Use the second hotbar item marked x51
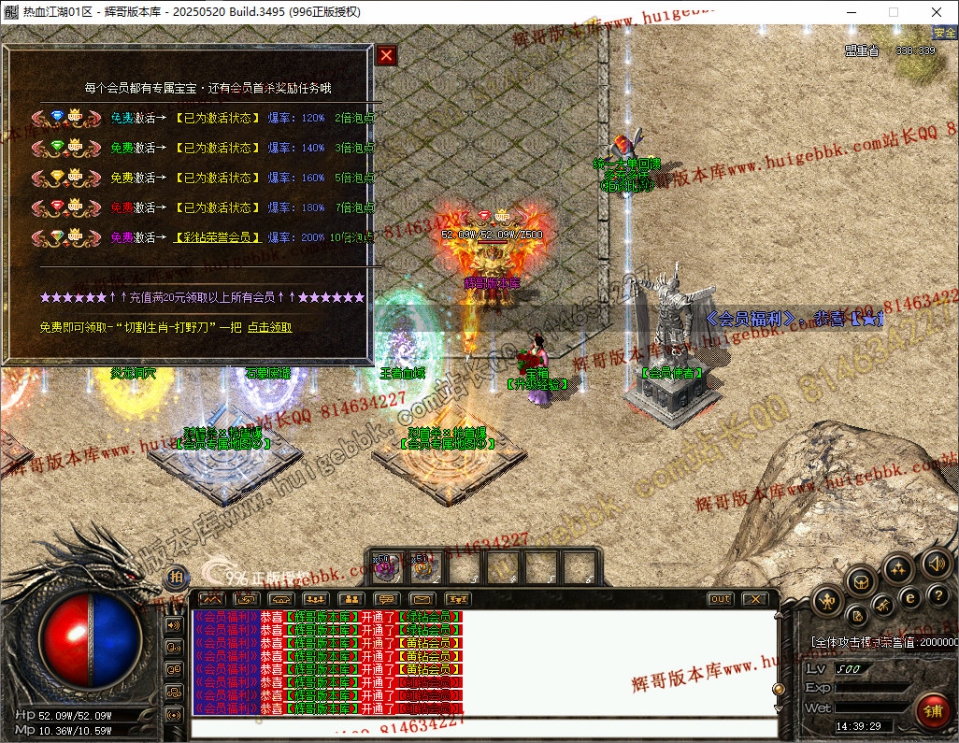Image resolution: width=959 pixels, height=743 pixels. tap(422, 569)
